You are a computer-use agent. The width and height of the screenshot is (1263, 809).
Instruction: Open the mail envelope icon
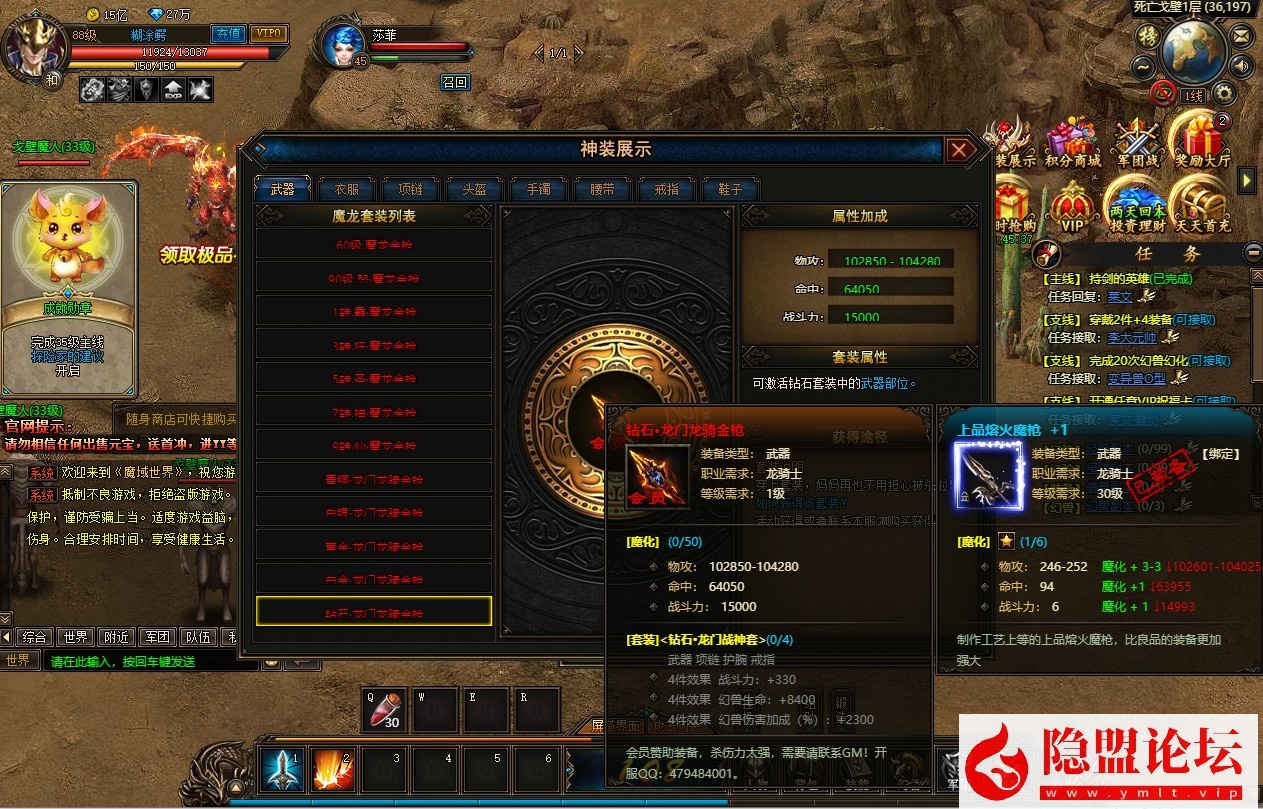click(1241, 36)
